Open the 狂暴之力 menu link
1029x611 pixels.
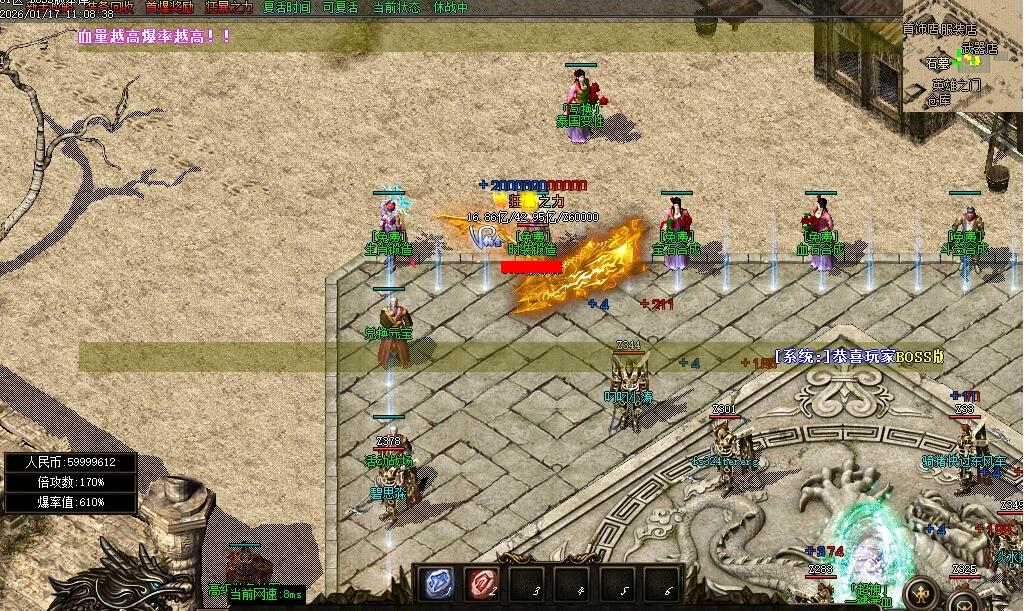(x=229, y=7)
